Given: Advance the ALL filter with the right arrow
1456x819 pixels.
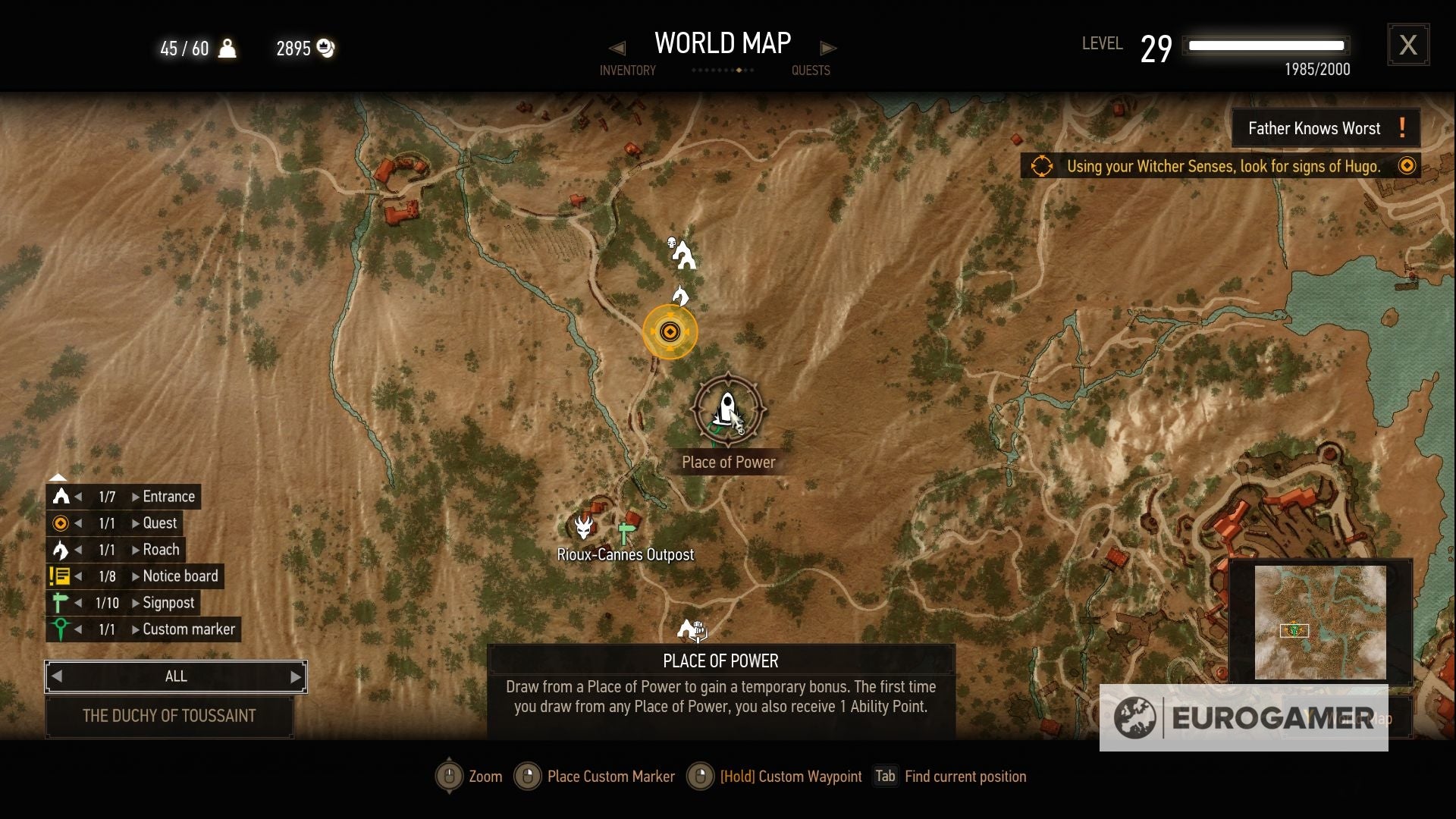Looking at the screenshot, I should click(x=295, y=676).
